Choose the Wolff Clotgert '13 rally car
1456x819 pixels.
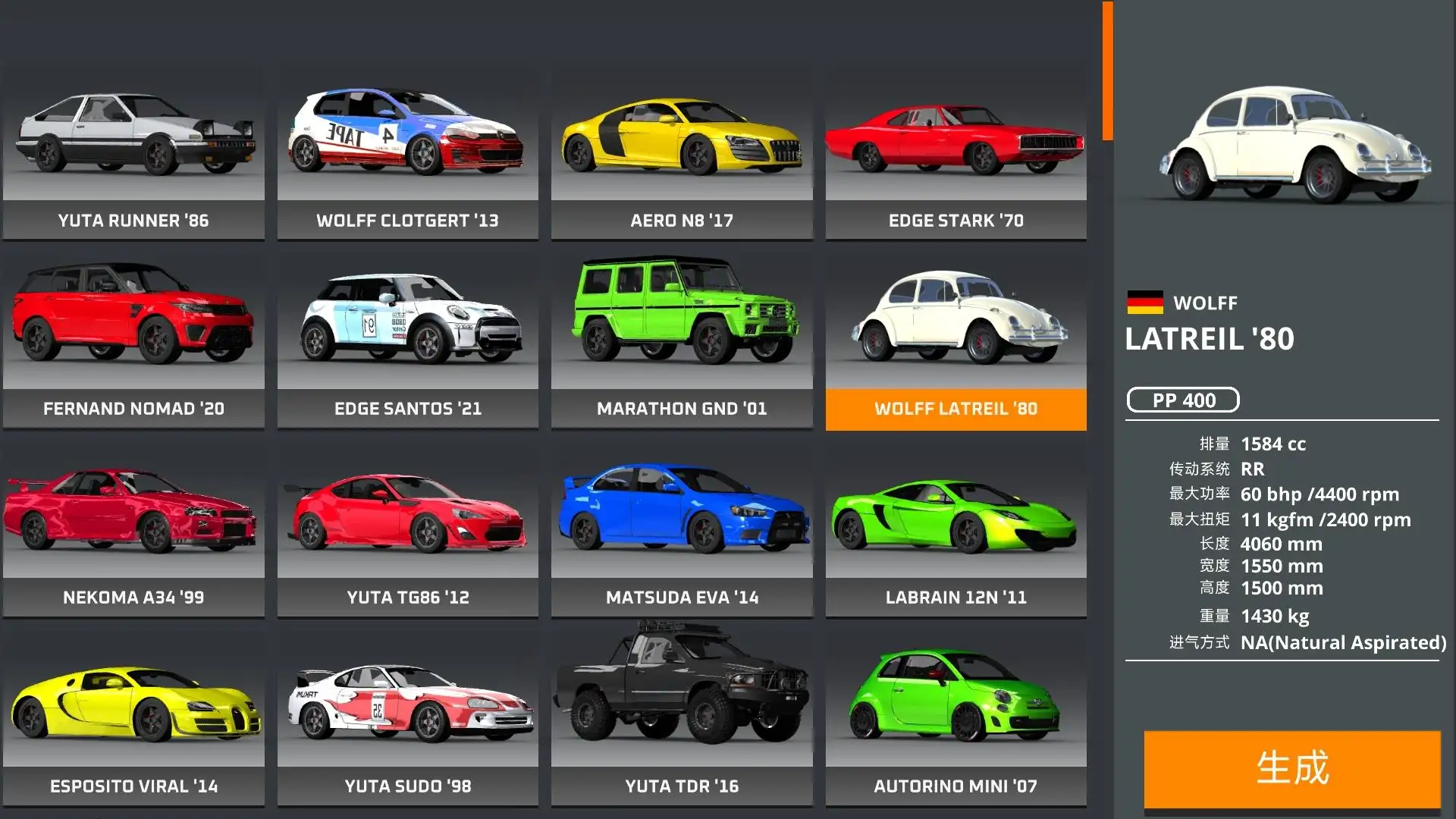click(x=408, y=144)
